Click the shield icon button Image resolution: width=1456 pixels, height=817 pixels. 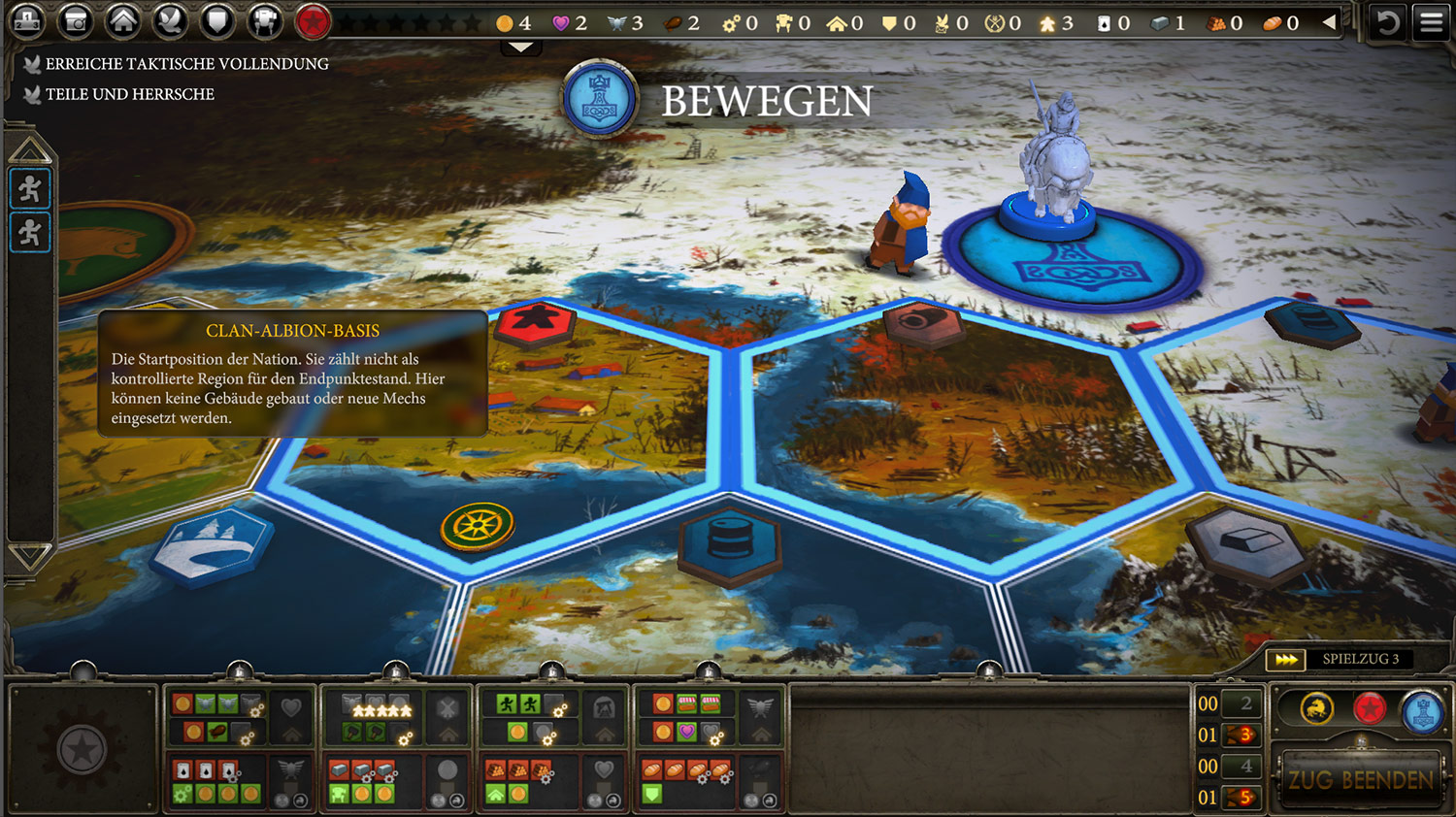(x=217, y=21)
